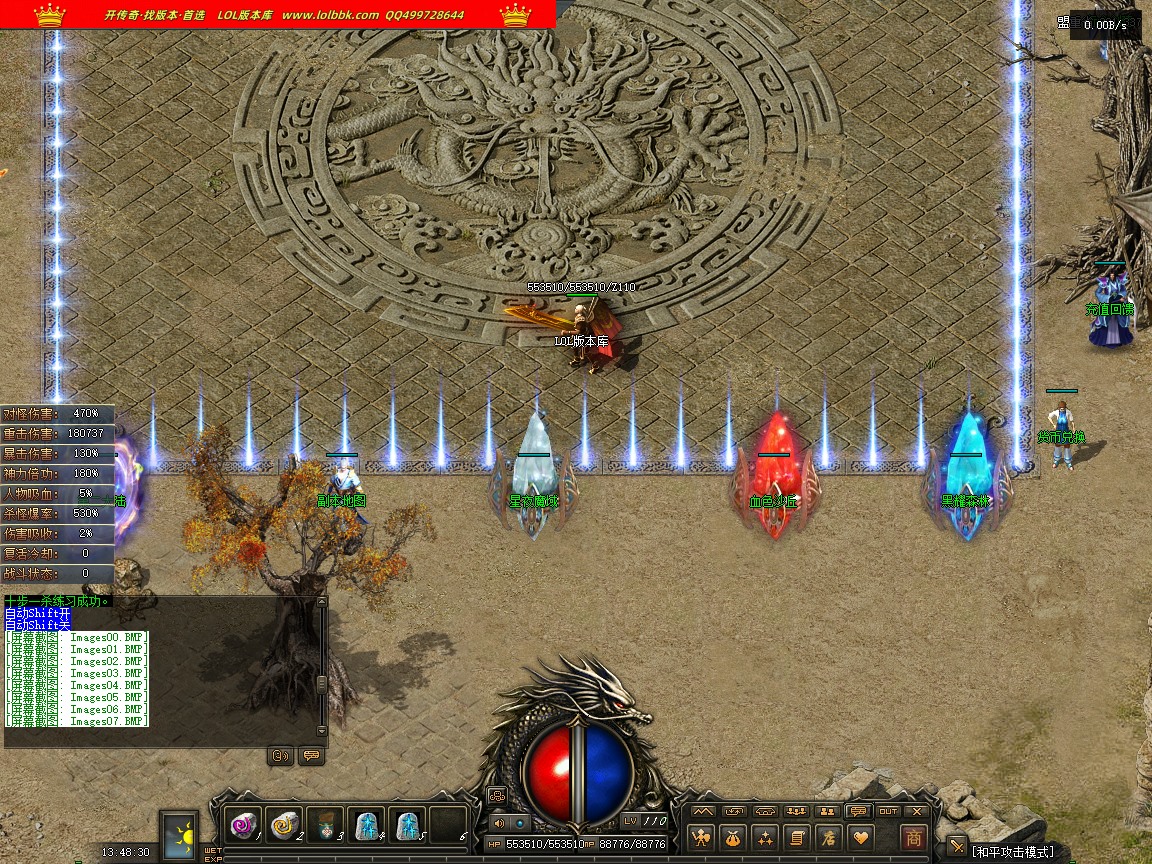Use the potion bottle in slot 3

(x=325, y=825)
